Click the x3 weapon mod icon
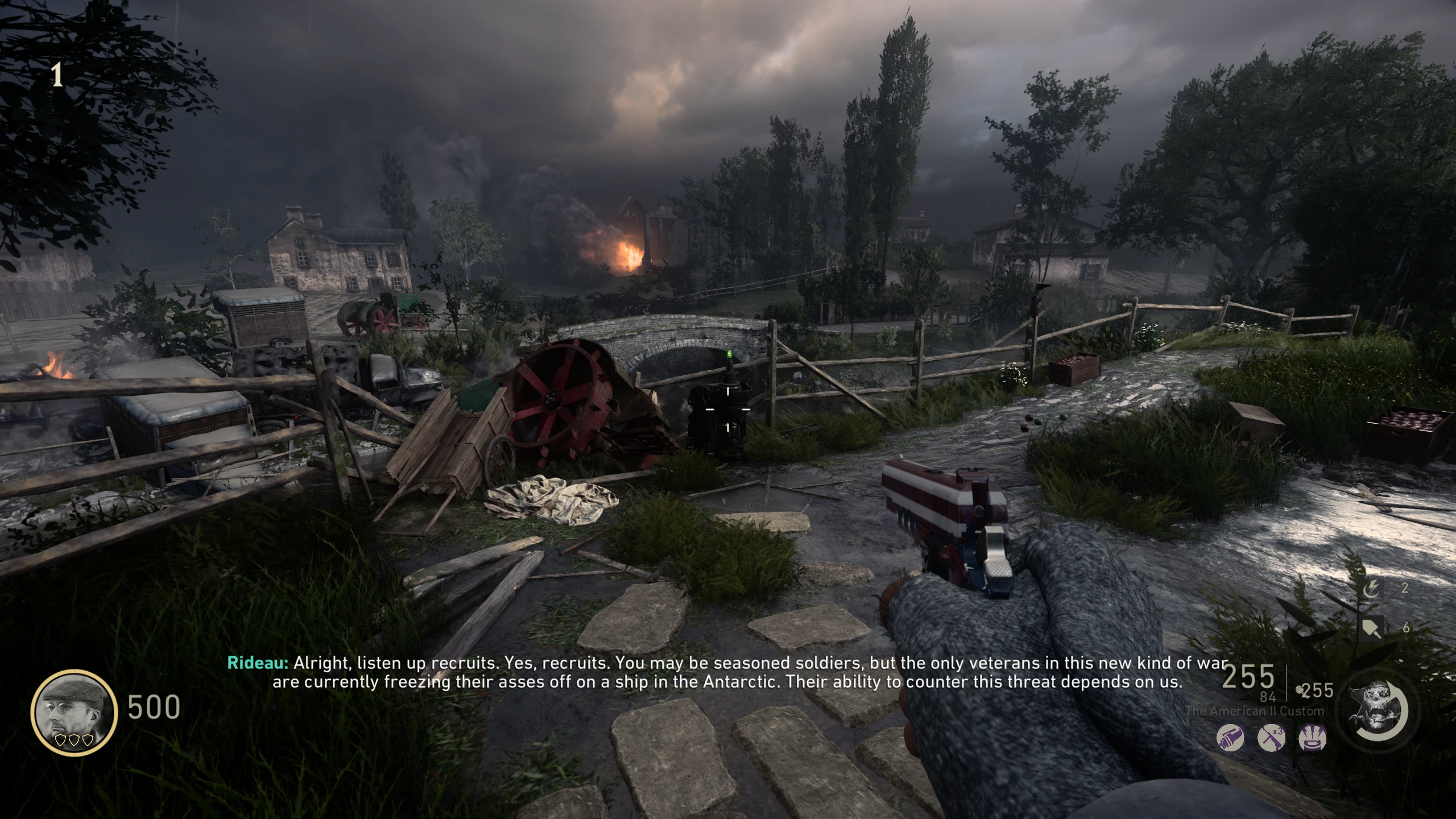This screenshot has width=1456, height=819. coord(1271,739)
